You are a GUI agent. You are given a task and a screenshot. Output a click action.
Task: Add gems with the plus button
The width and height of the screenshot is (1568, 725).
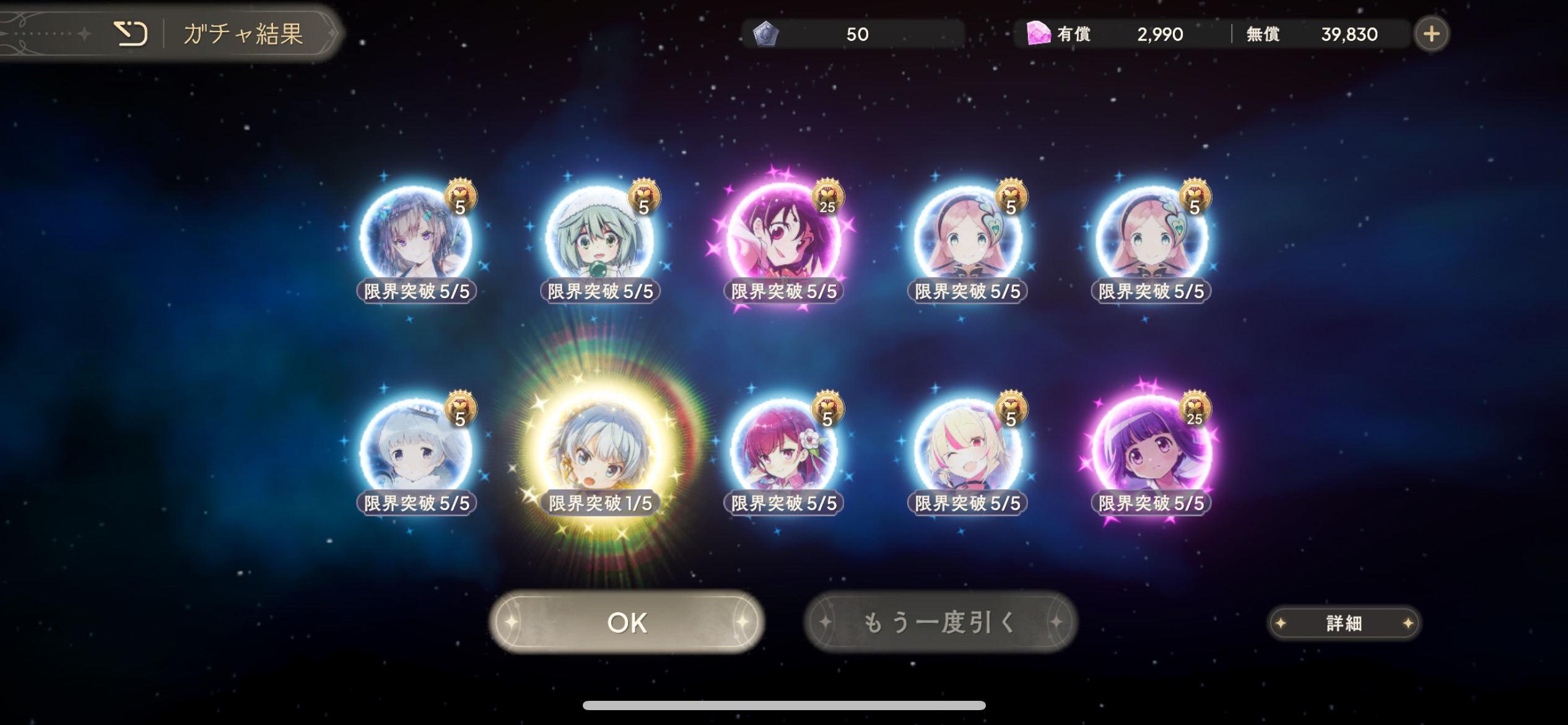tap(1431, 34)
